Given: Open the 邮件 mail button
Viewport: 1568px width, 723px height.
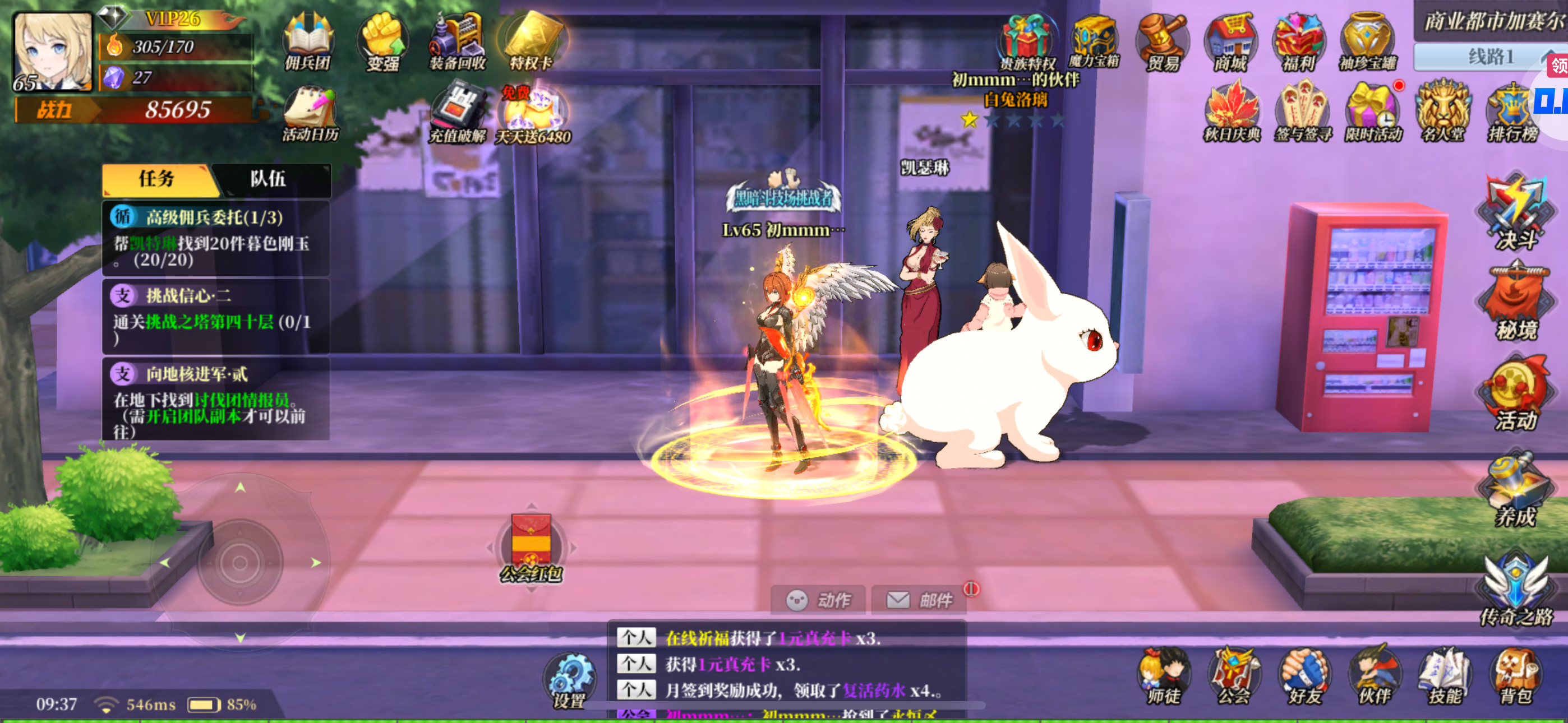Looking at the screenshot, I should coord(919,601).
